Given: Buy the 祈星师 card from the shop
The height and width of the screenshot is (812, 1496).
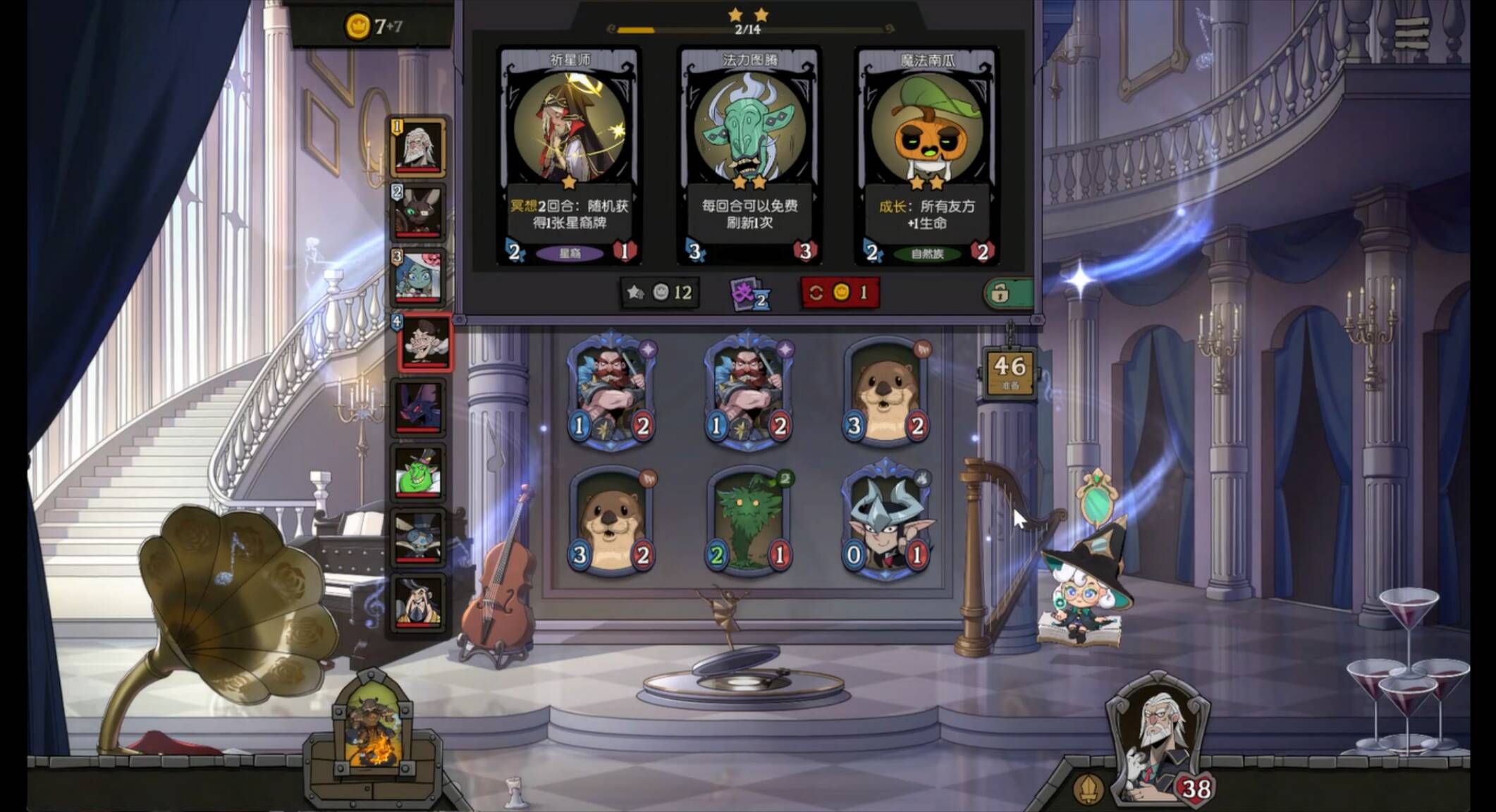Looking at the screenshot, I should point(569,155).
